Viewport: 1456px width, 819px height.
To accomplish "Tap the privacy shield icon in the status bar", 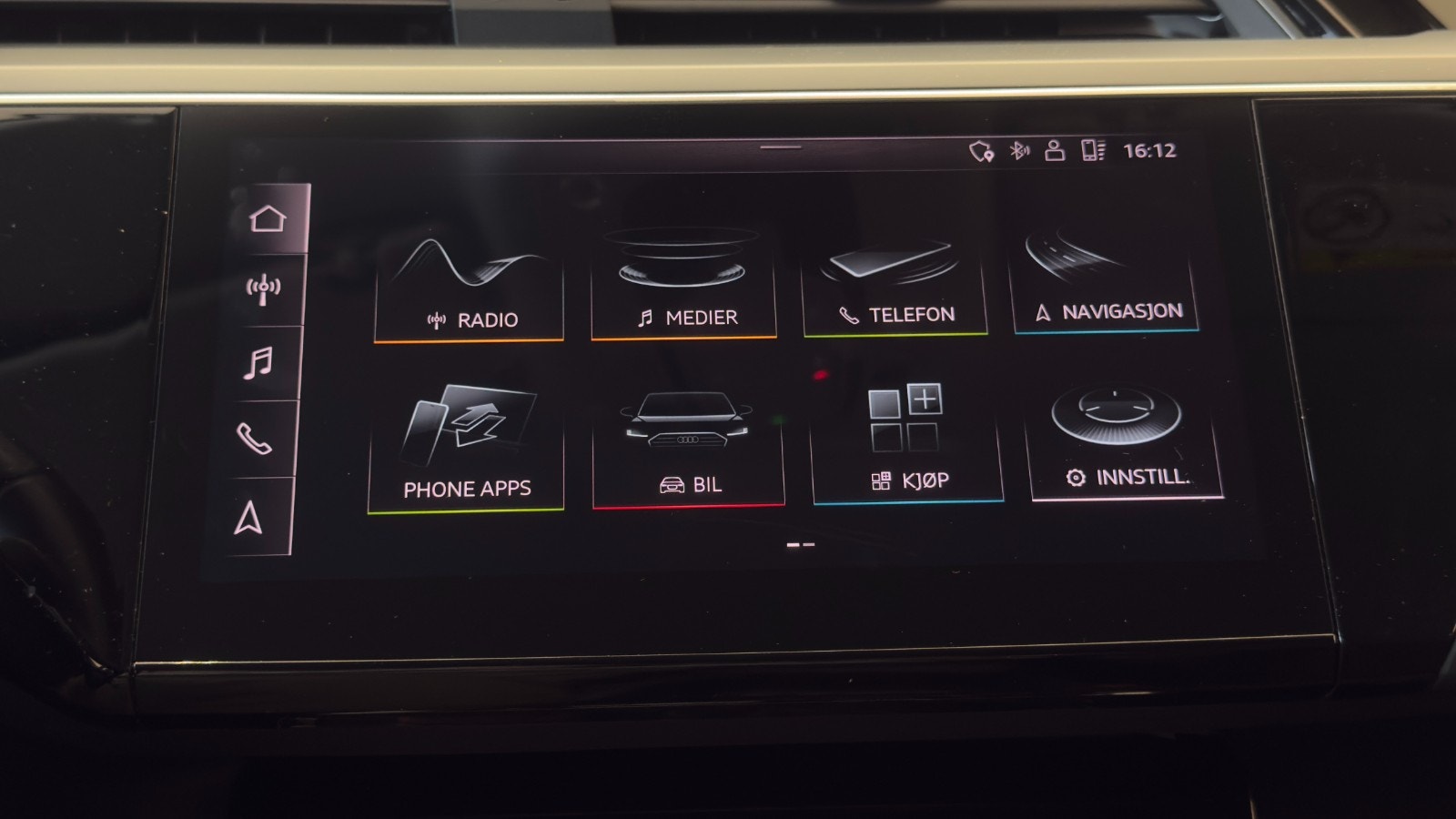I will pos(980,150).
